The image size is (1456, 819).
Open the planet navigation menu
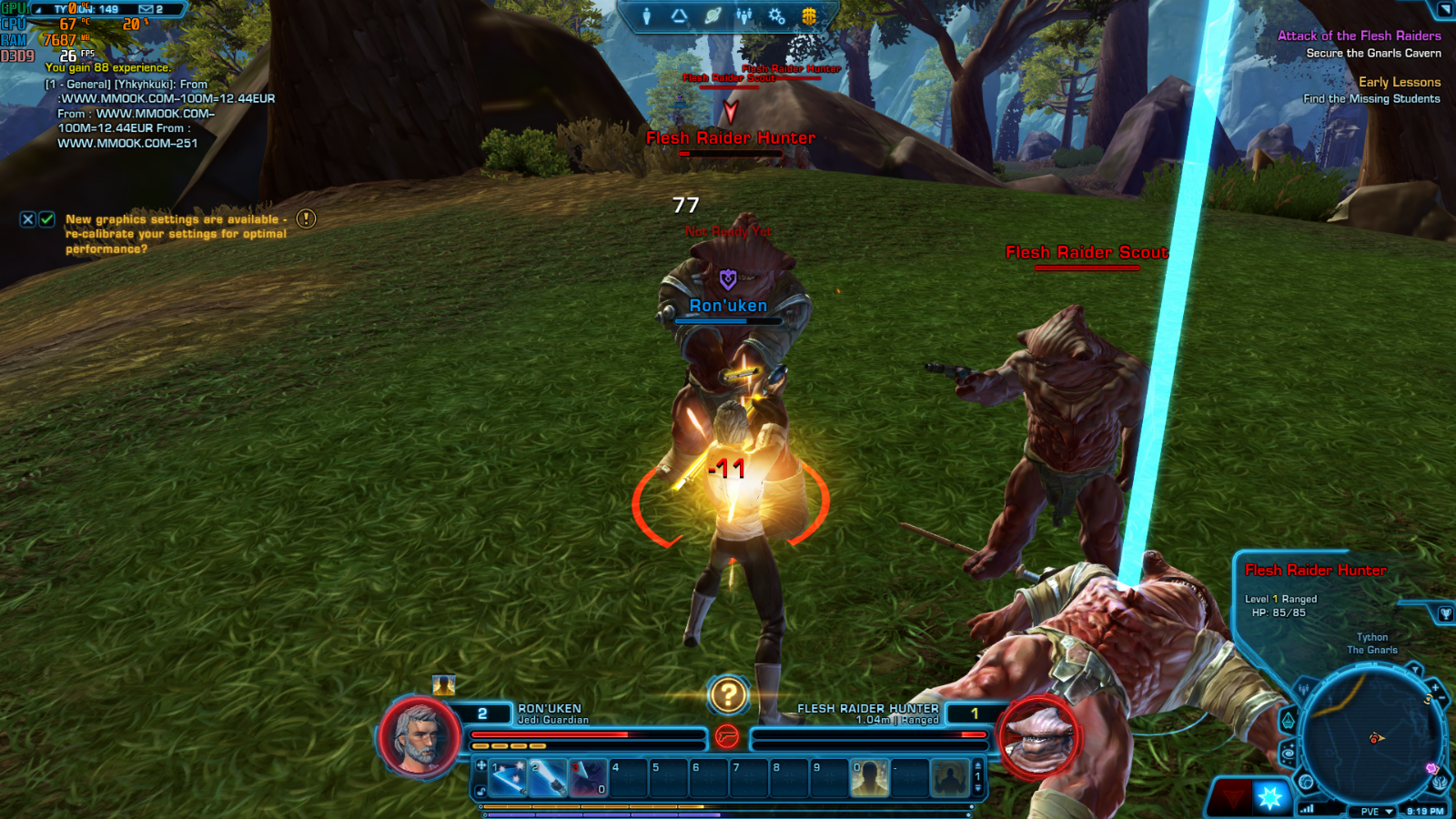[x=713, y=16]
